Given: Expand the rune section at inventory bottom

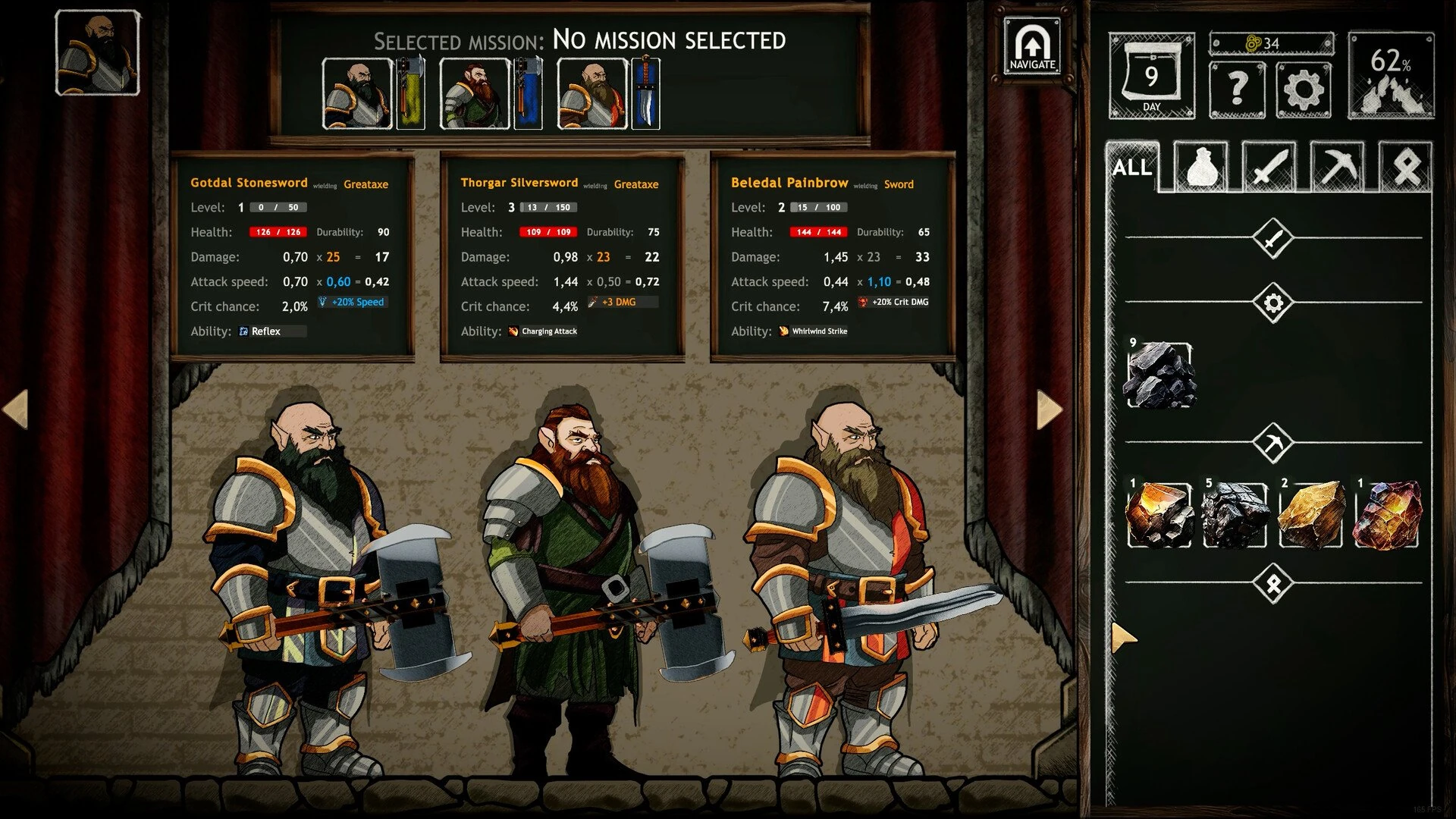Looking at the screenshot, I should pyautogui.click(x=1273, y=582).
